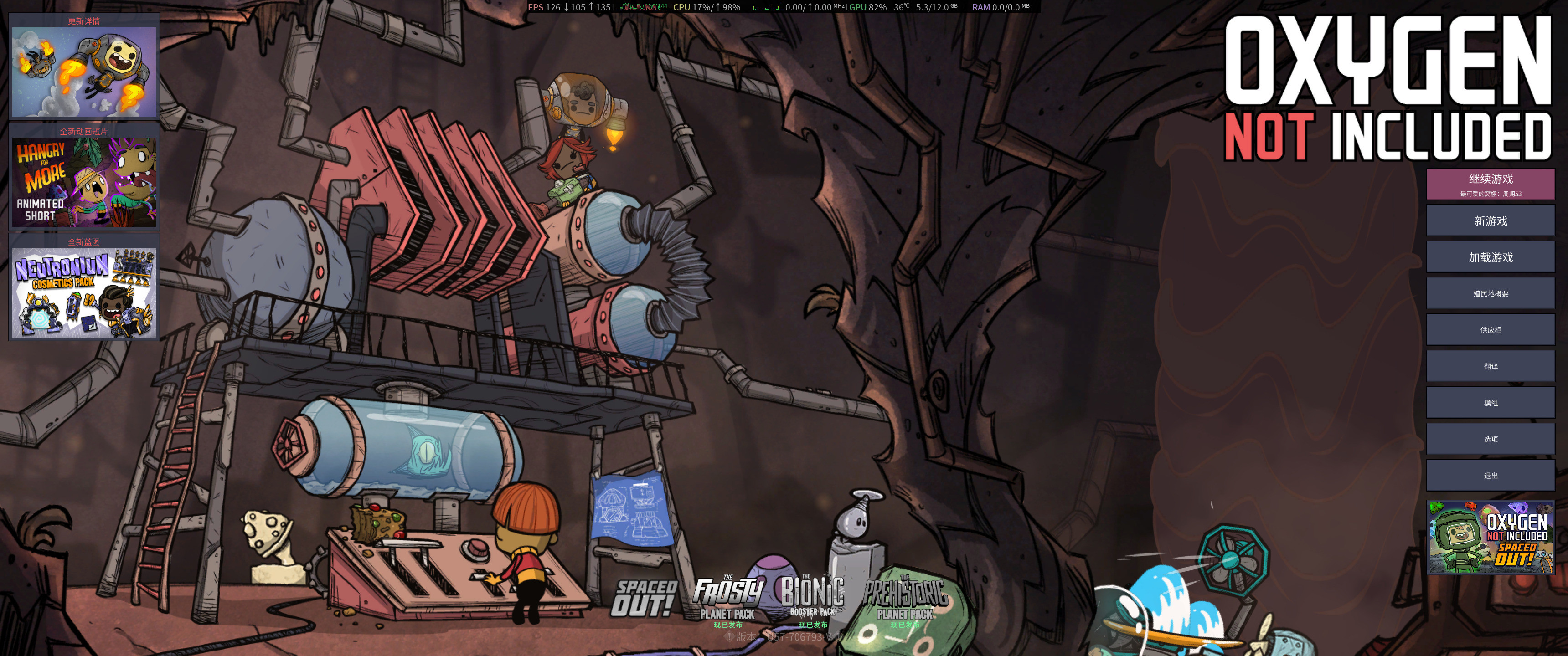The width and height of the screenshot is (1568, 656).
Task: Open the load game menu (加载游戏)
Action: 1490,257
